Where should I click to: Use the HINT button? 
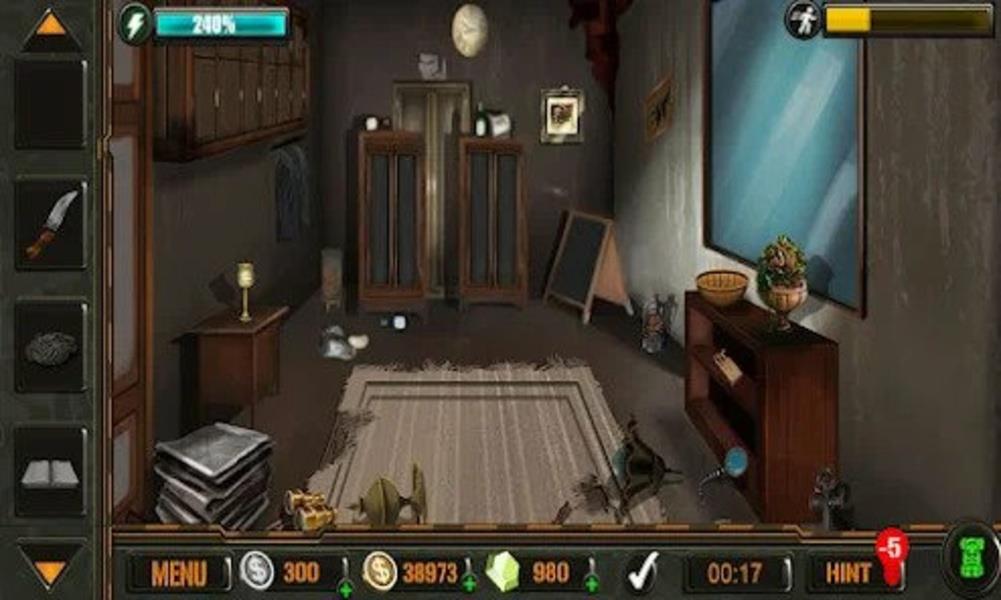click(x=849, y=573)
